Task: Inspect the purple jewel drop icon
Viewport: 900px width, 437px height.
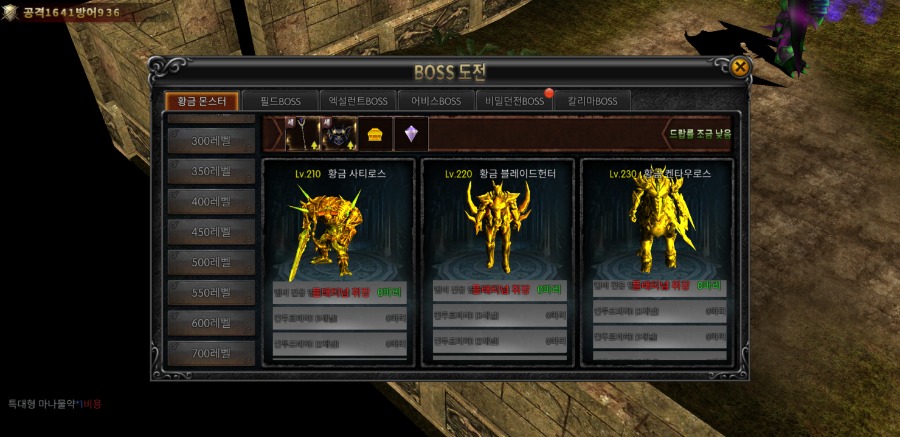Action: [x=411, y=134]
